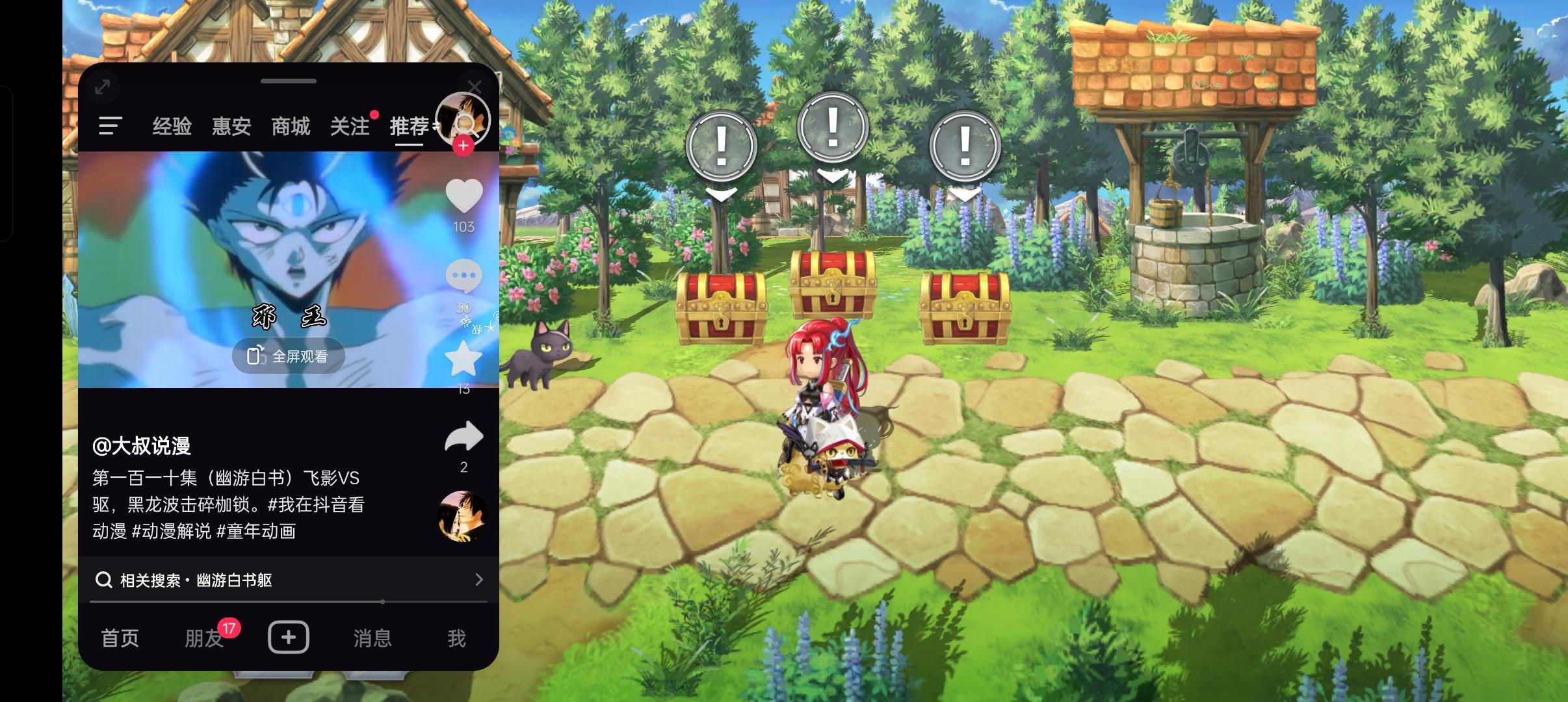The height and width of the screenshot is (702, 1568).
Task: Tap the arrow below the middle exclamation marker
Action: (833, 175)
